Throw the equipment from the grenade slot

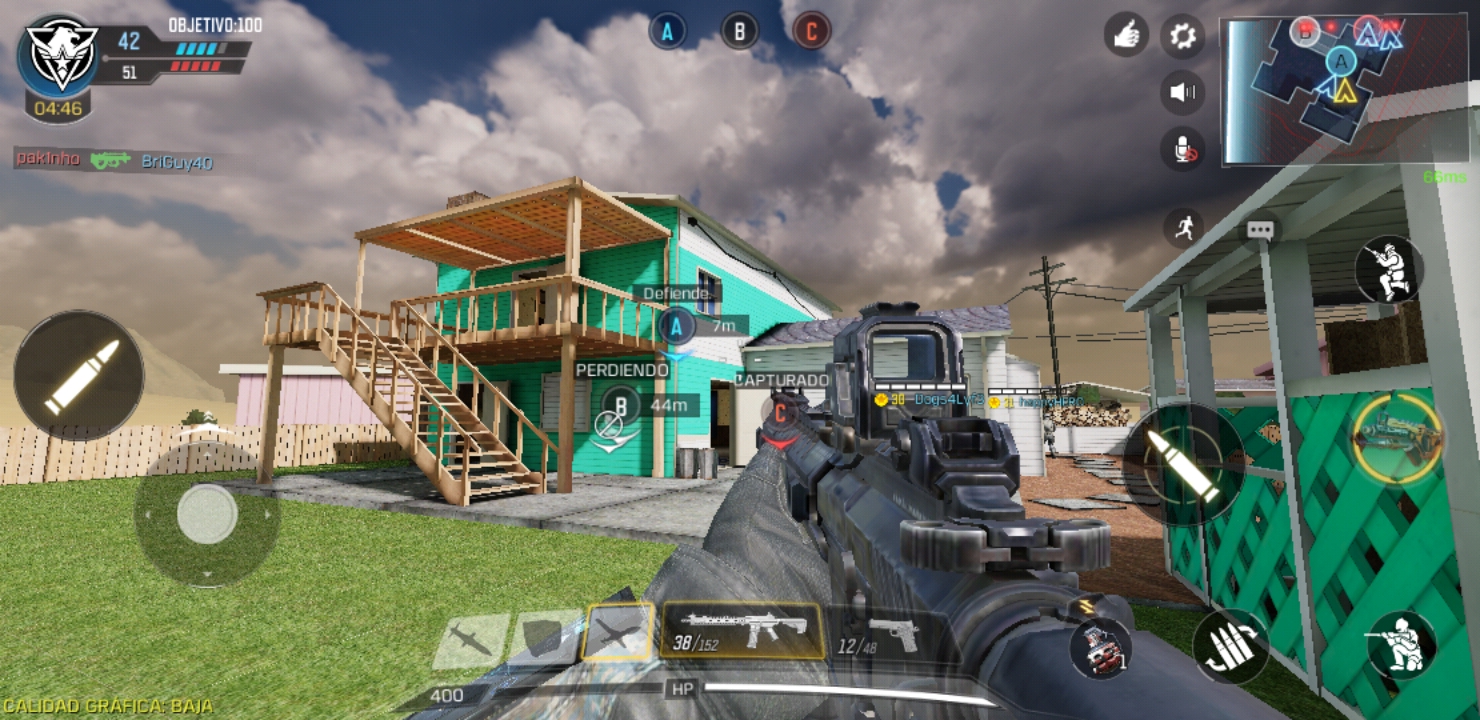point(1101,646)
